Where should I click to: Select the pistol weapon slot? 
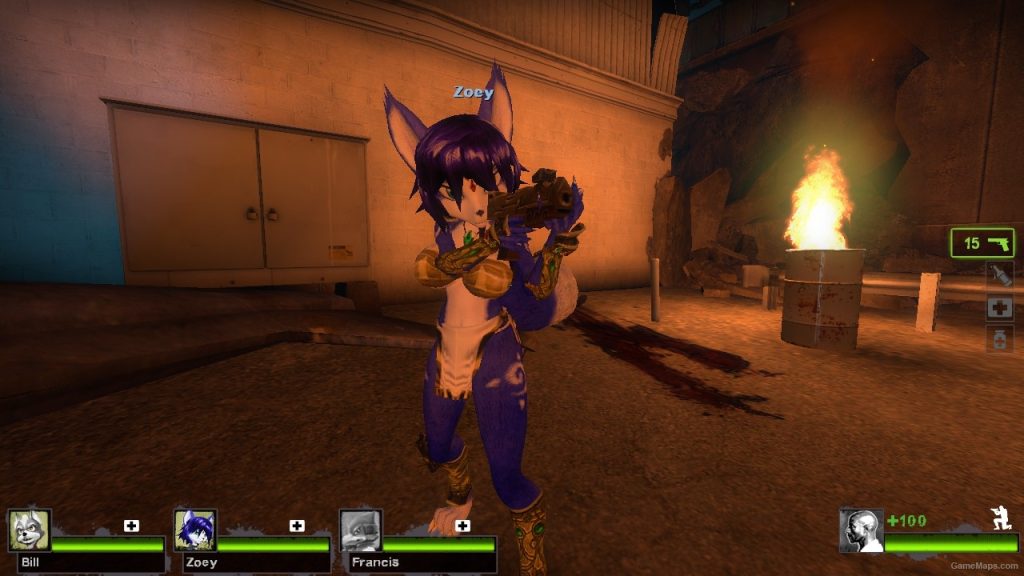[983, 243]
